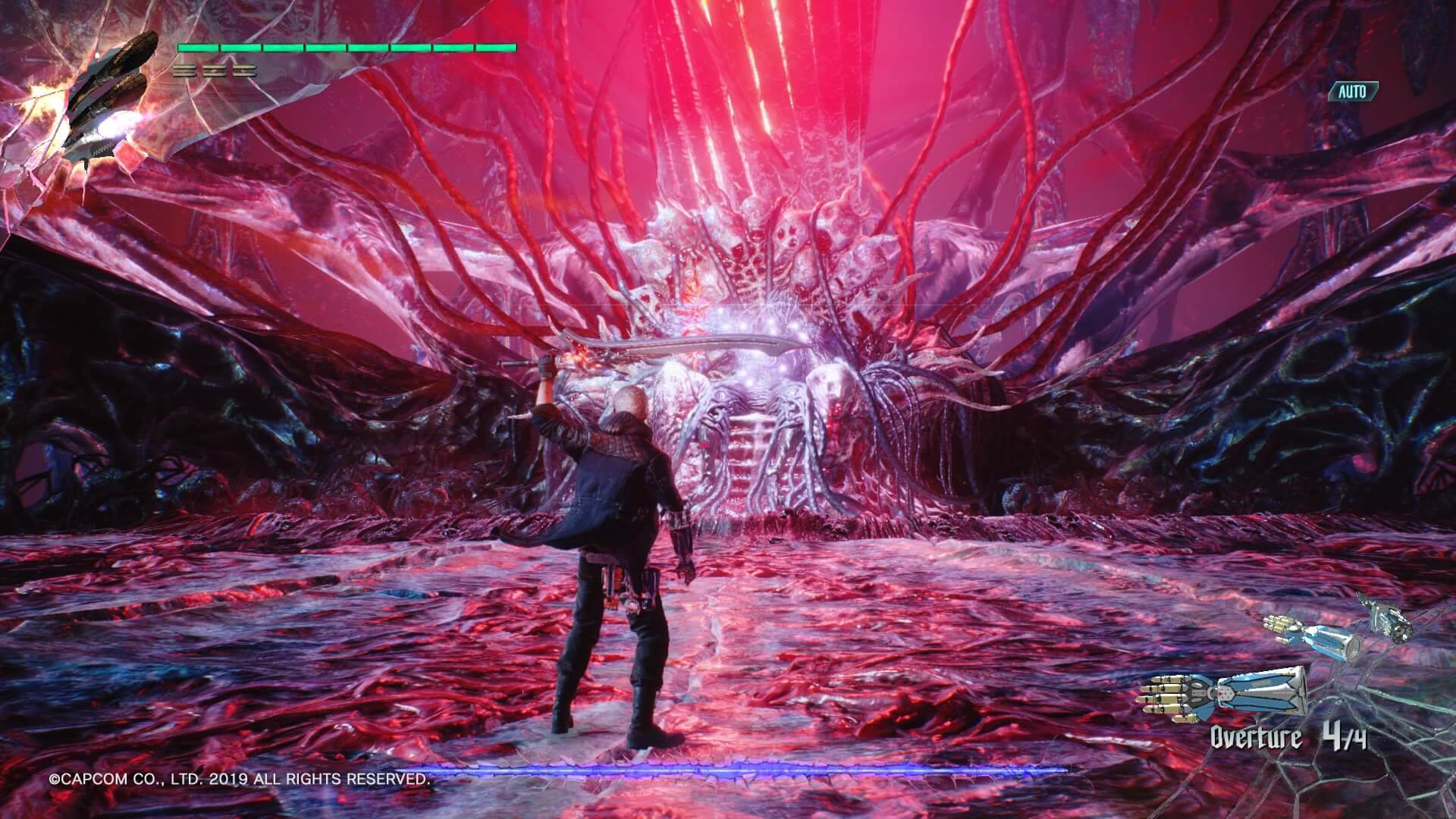
Task: Choose the next queued blue Devil Breaker
Action: coord(1312,639)
